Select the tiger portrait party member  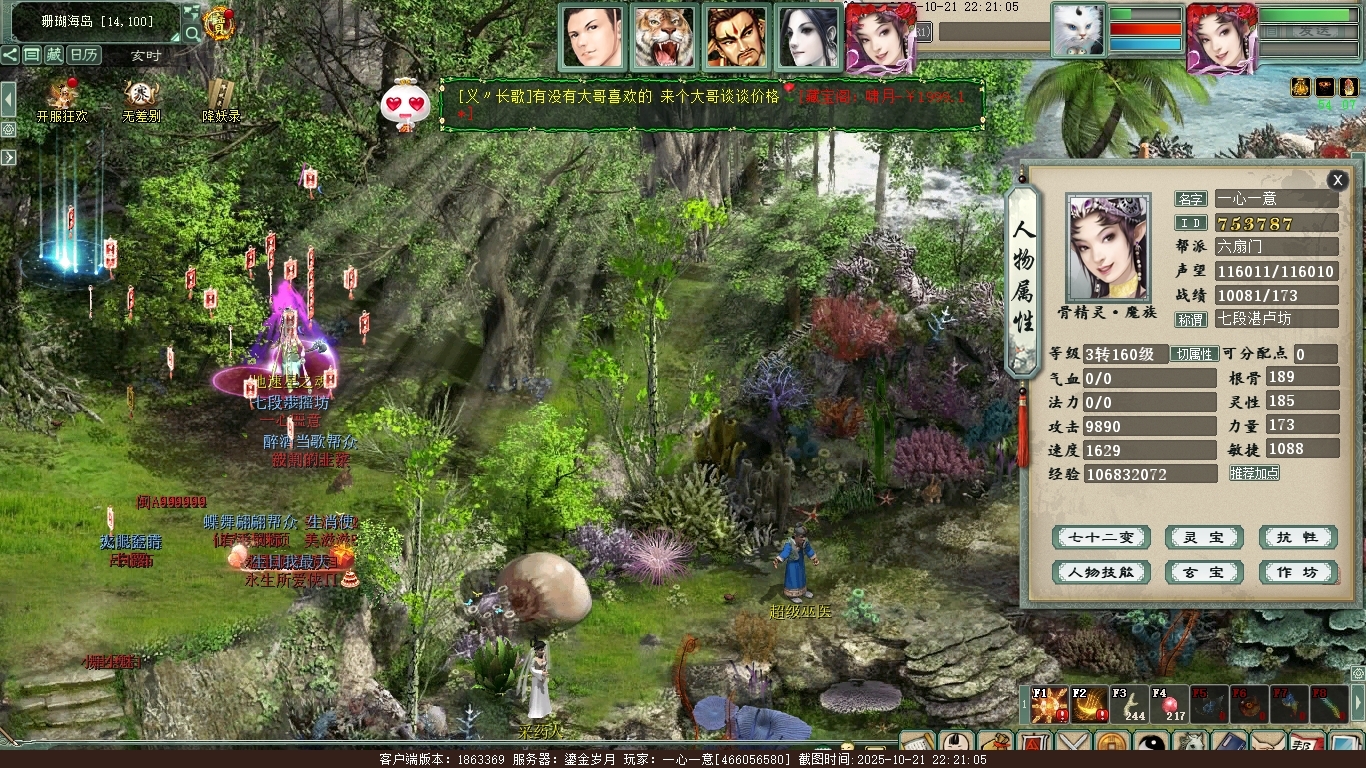tap(664, 37)
